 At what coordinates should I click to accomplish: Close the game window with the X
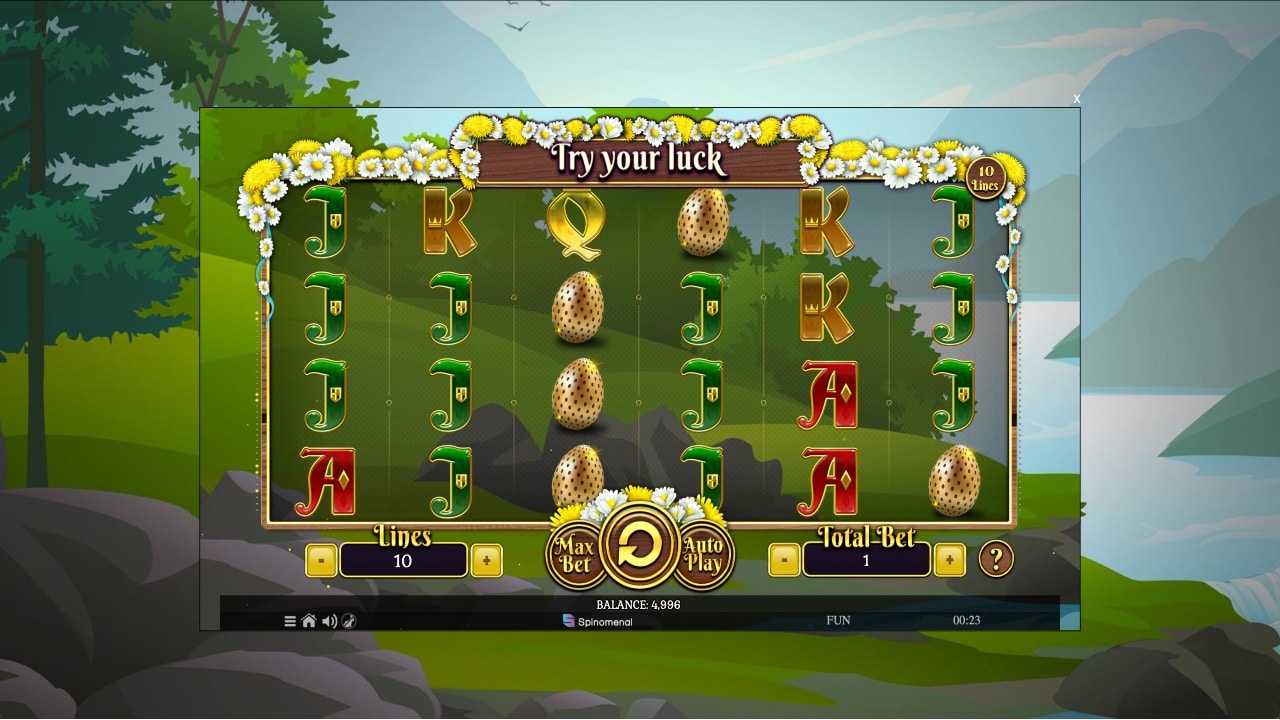click(1077, 98)
